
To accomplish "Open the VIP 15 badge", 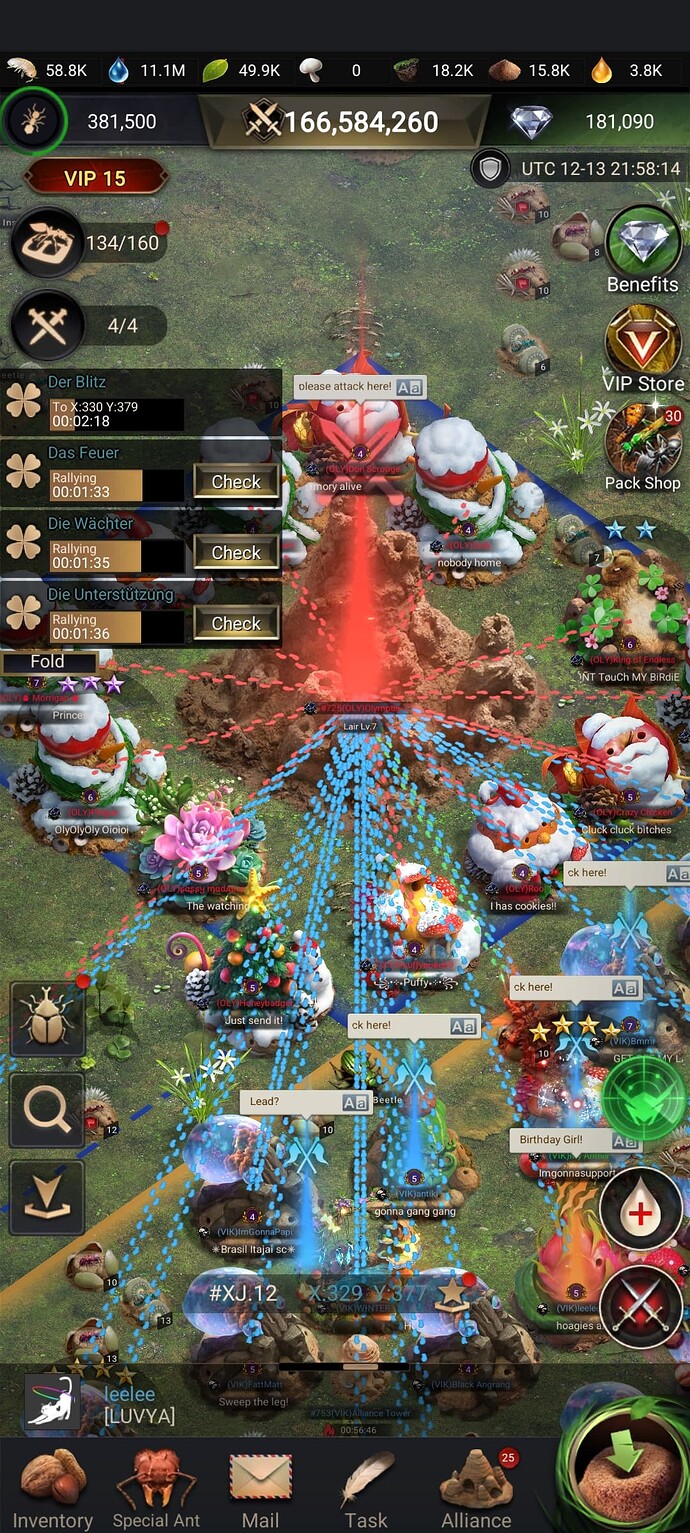I will tap(94, 178).
